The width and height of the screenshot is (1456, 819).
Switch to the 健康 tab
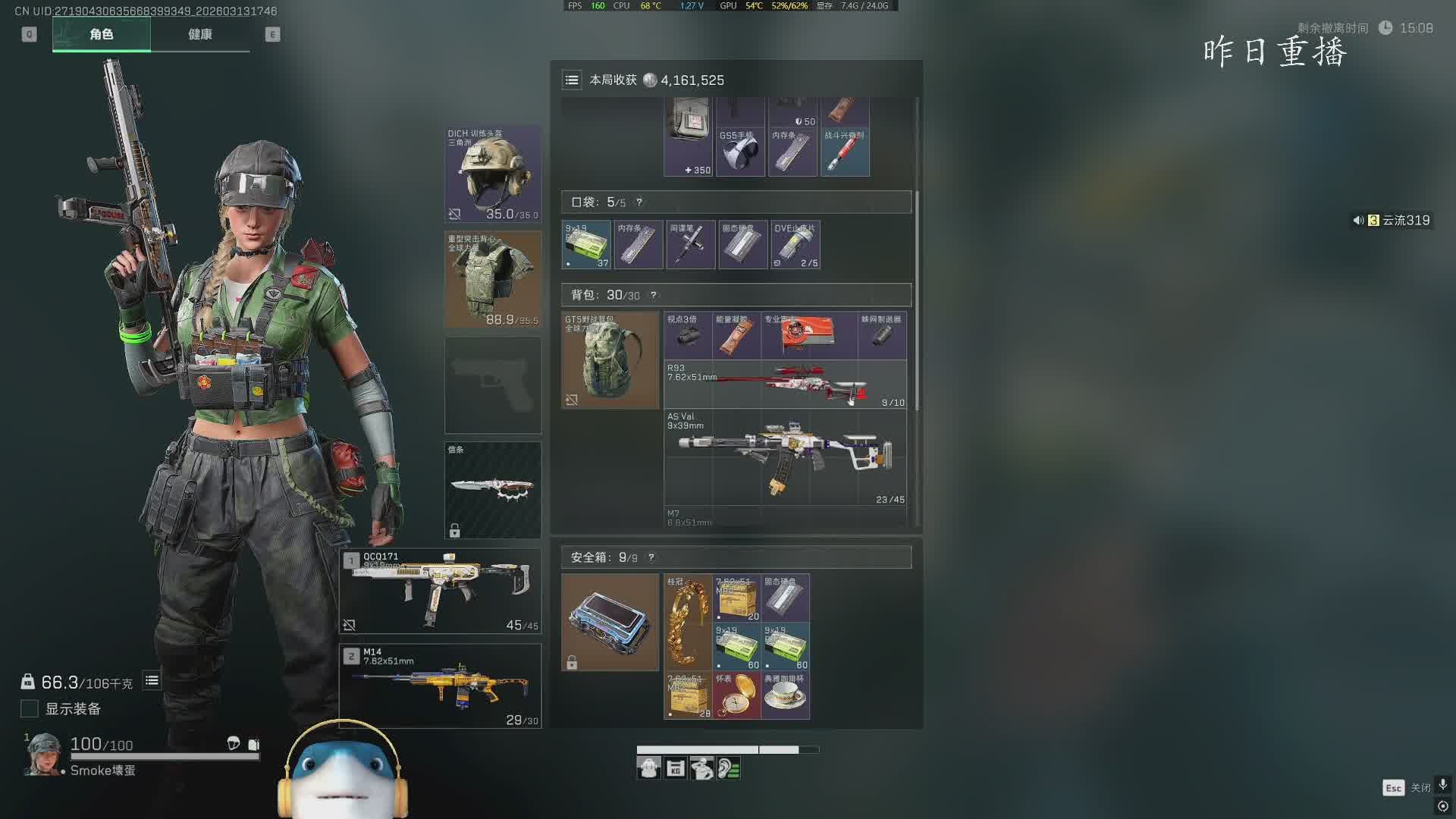[200, 34]
